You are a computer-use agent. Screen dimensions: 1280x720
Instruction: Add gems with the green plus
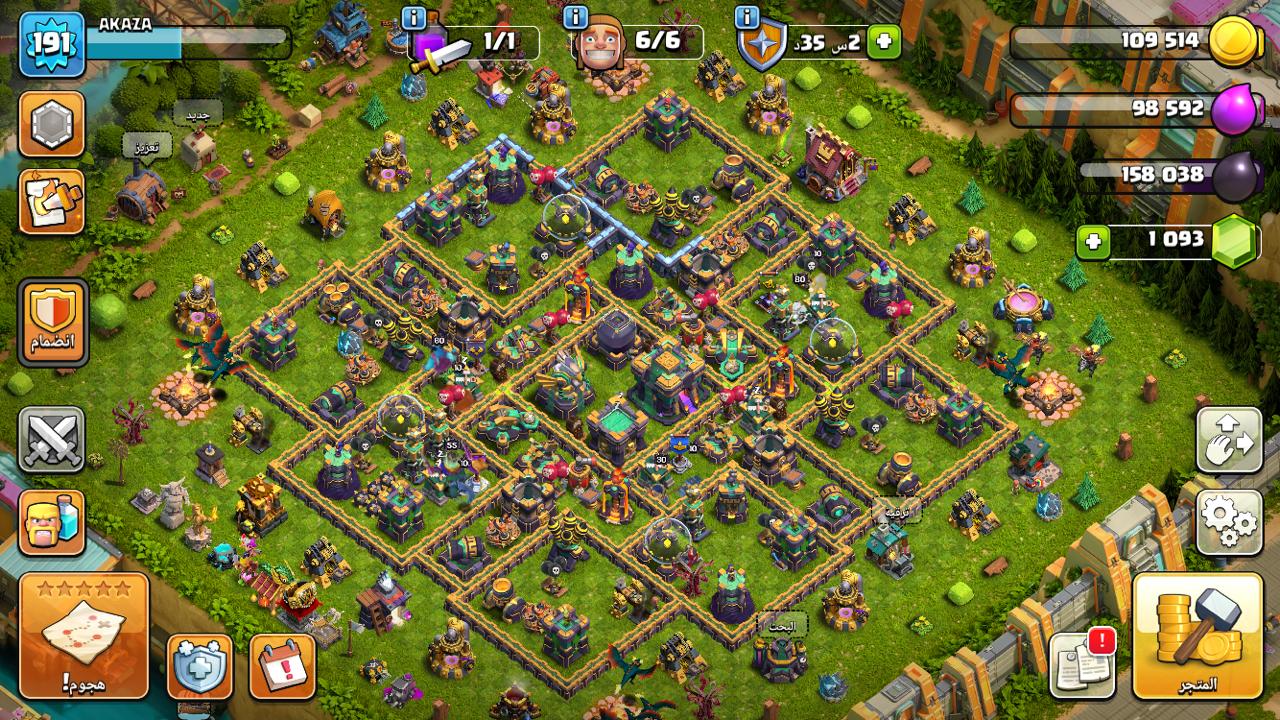pyautogui.click(x=1093, y=241)
